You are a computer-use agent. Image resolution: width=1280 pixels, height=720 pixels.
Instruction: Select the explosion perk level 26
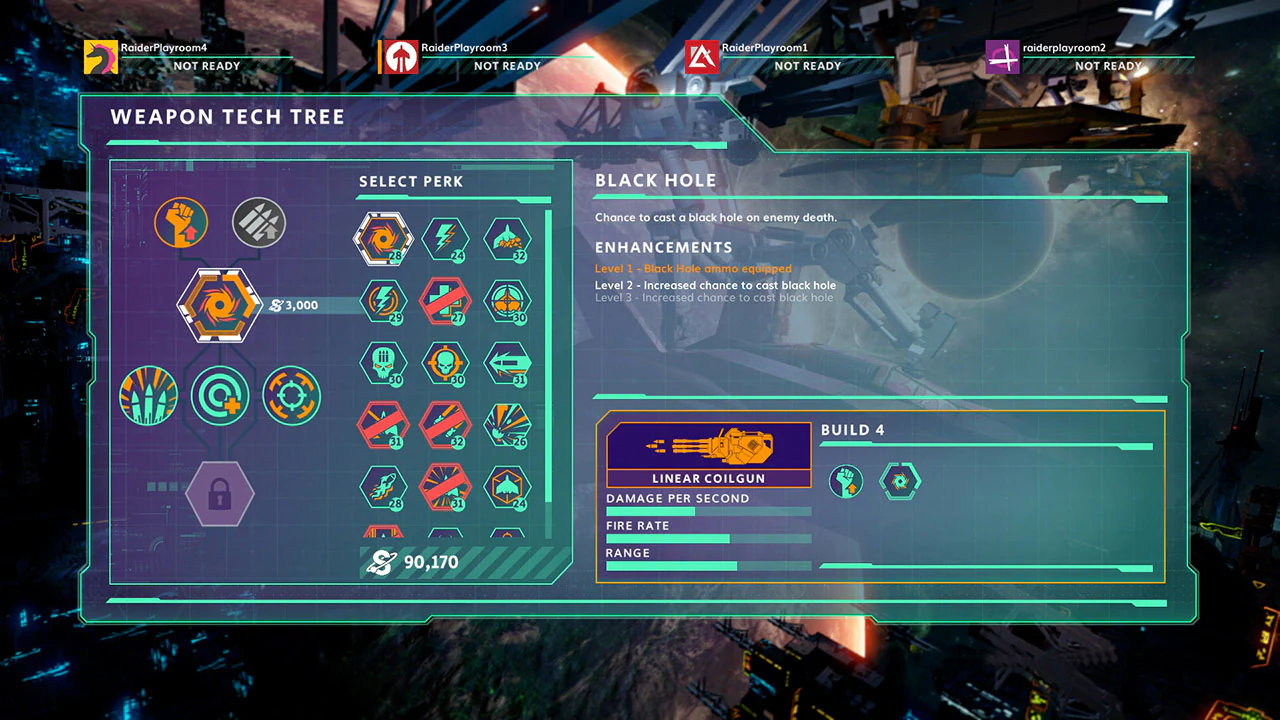(x=507, y=425)
